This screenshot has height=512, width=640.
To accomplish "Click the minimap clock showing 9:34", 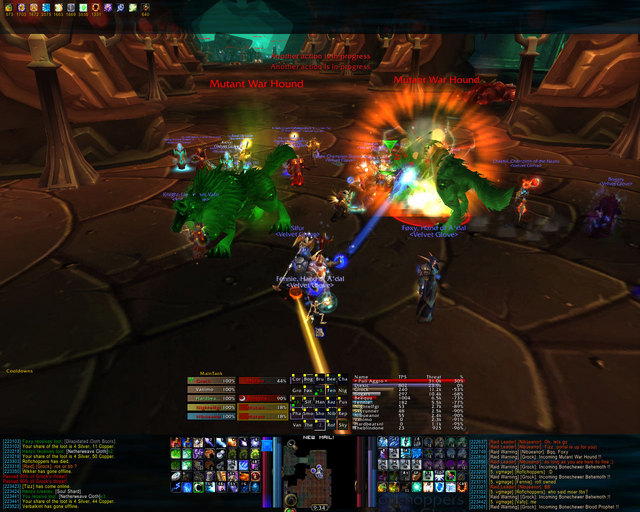I will point(319,507).
